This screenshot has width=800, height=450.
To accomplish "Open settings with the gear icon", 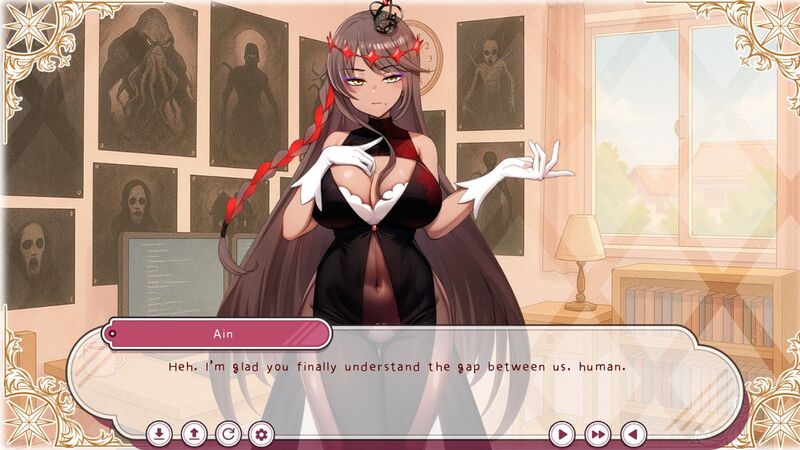I will tap(262, 434).
